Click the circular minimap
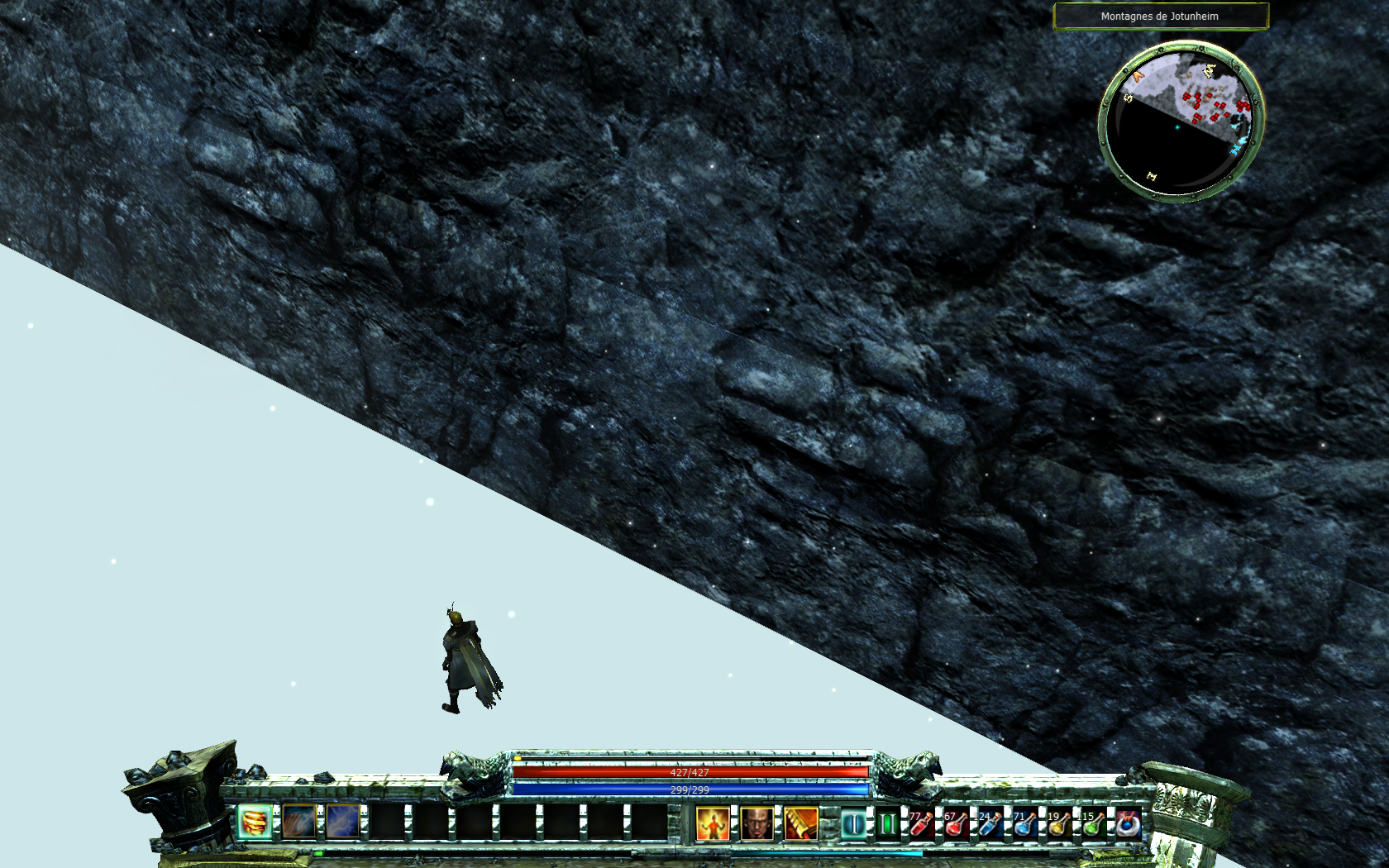Viewport: 1389px width, 868px height. [x=1181, y=121]
